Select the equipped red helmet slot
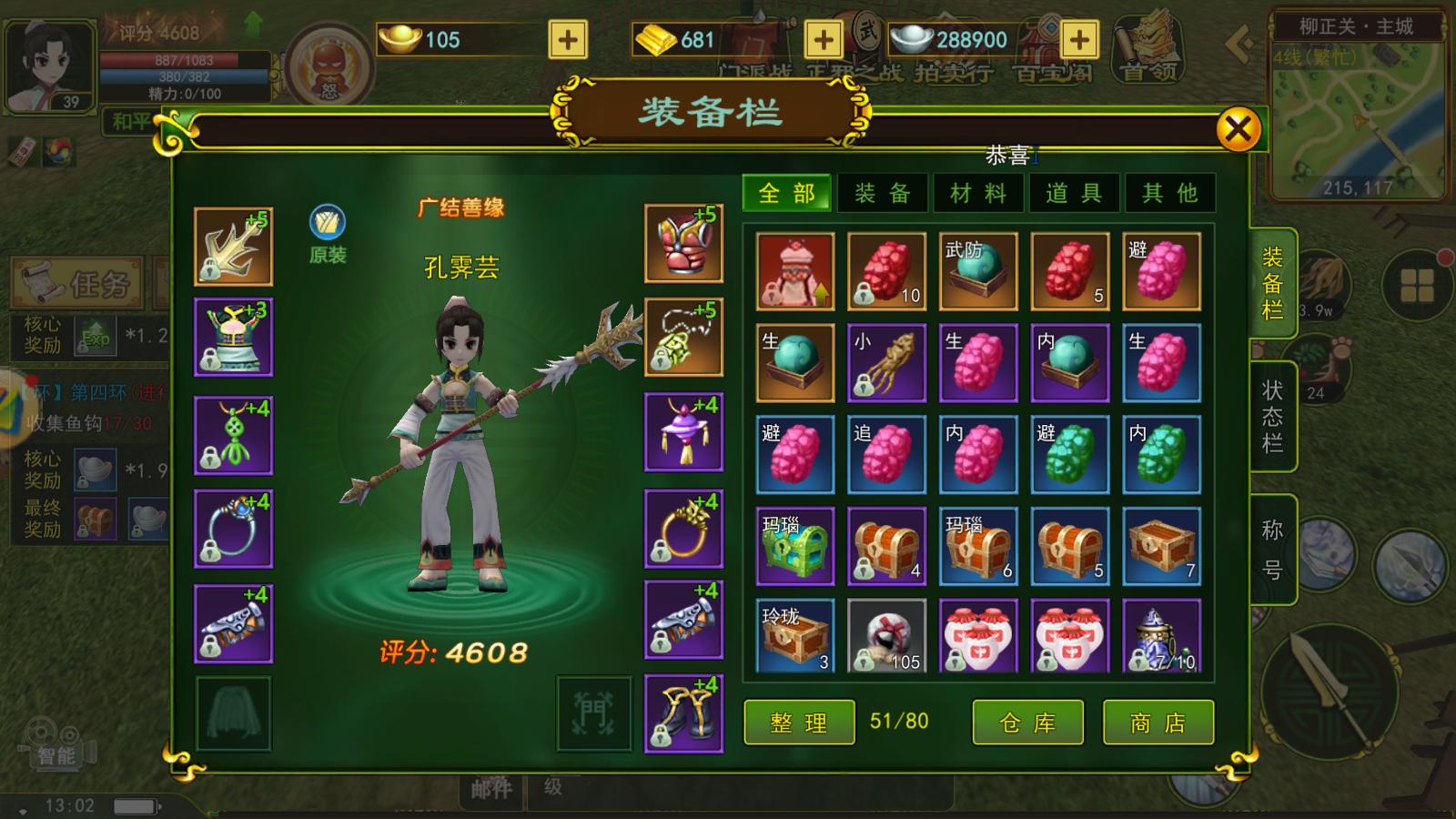1456x819 pixels. click(683, 244)
